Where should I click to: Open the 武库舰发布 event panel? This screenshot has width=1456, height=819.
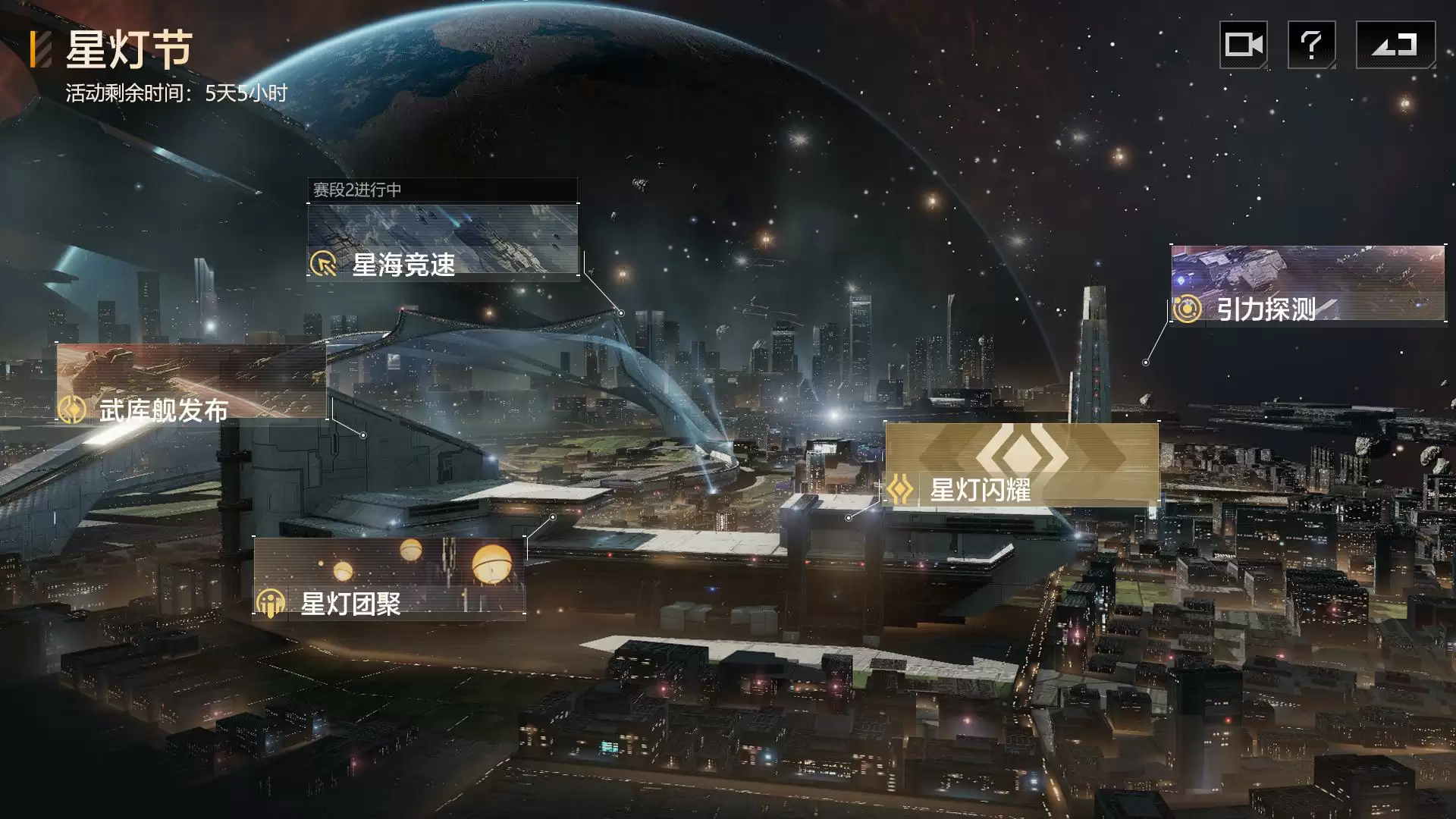pyautogui.click(x=190, y=387)
